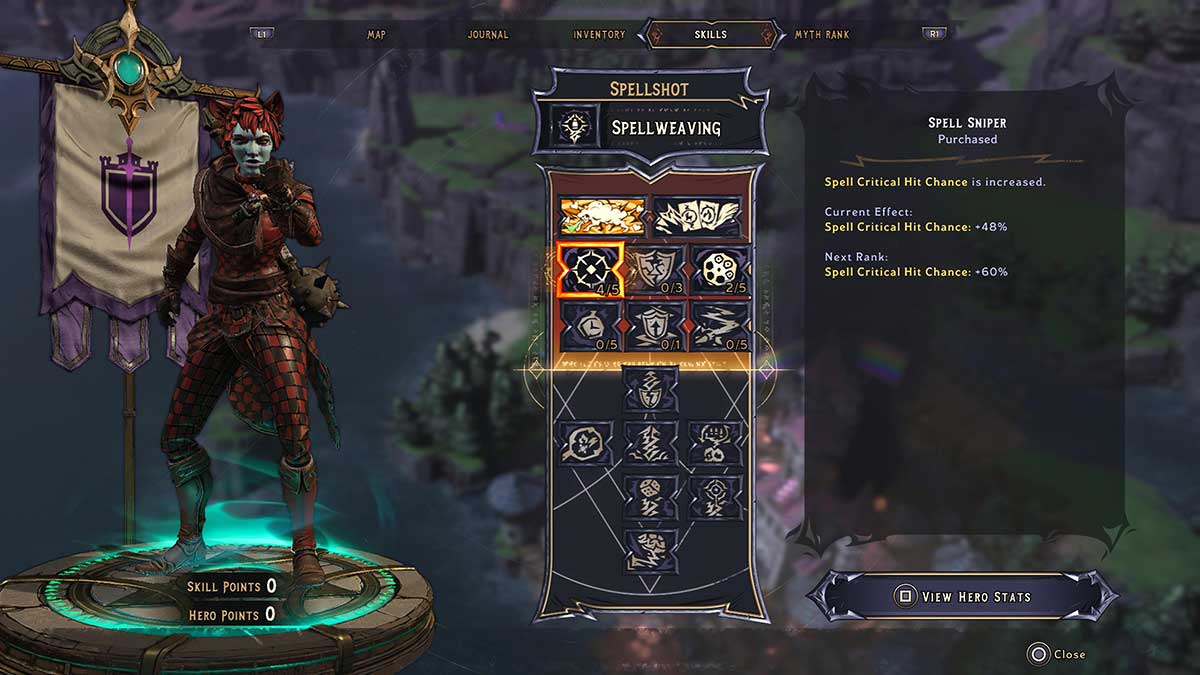Choose the skulls skill in lower tree
Image resolution: width=1200 pixels, height=675 pixels.
coord(715,441)
